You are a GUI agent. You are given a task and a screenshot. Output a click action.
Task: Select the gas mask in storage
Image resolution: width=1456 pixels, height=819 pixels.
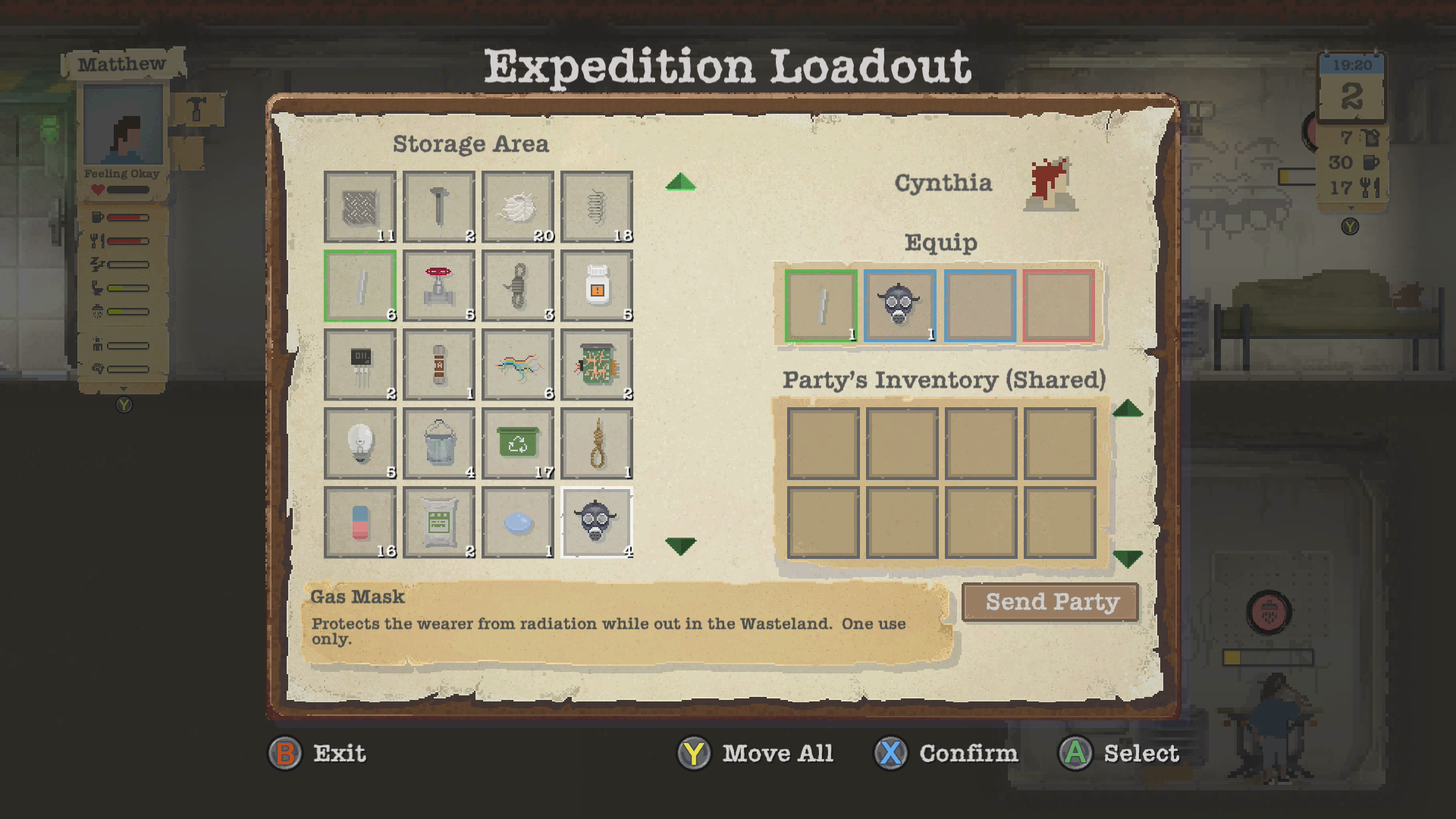[596, 522]
